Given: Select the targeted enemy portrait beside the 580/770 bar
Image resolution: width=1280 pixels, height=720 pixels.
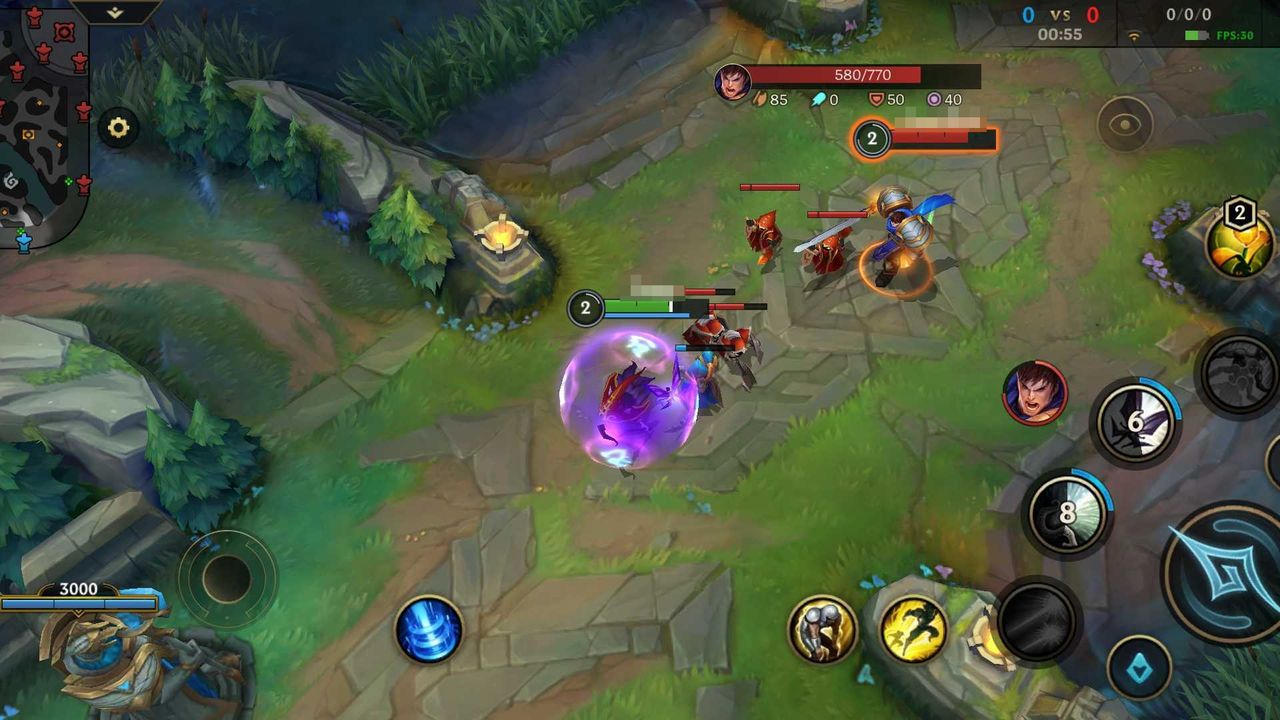Looking at the screenshot, I should click(x=733, y=82).
